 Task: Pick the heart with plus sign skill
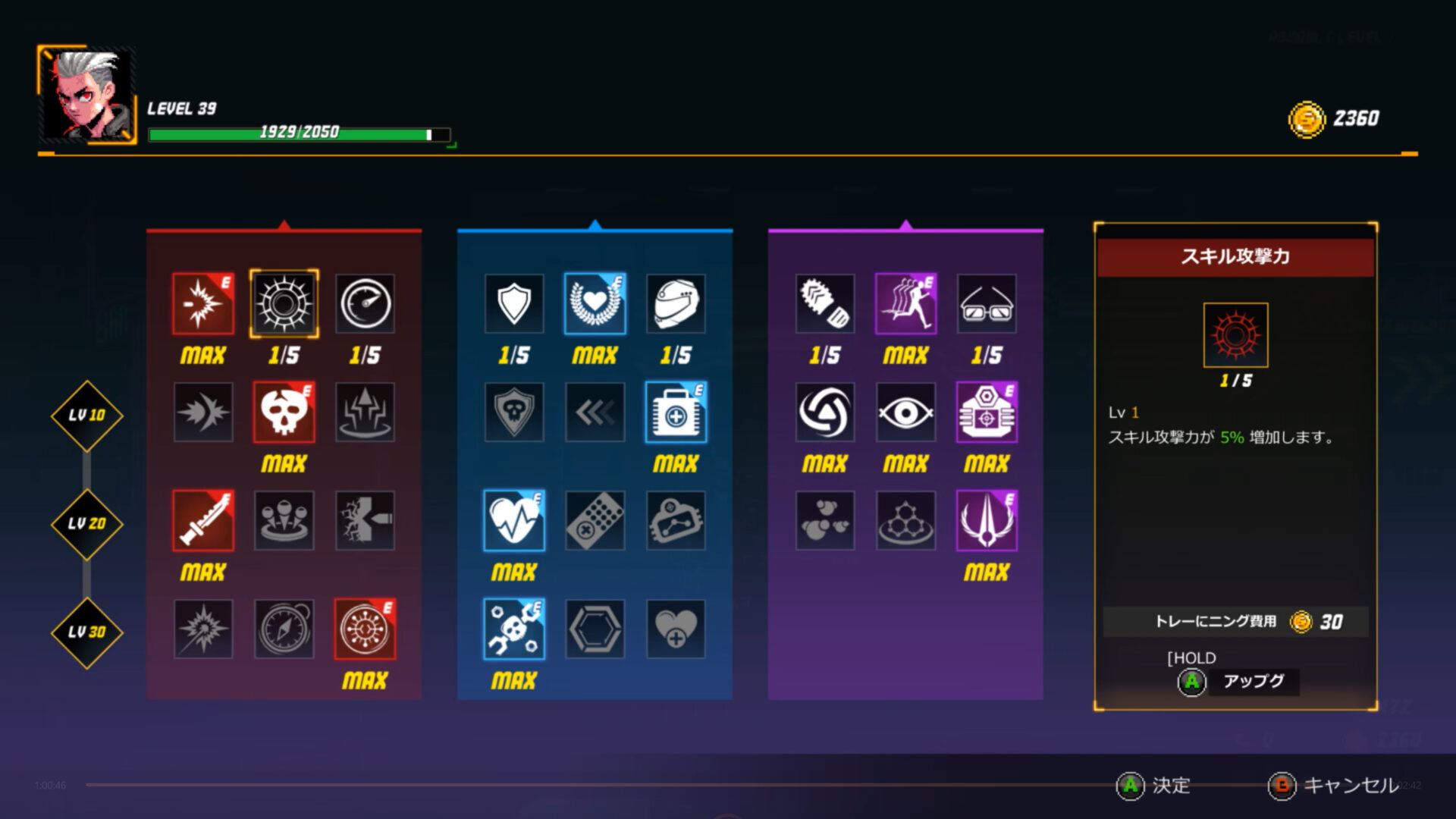click(676, 629)
